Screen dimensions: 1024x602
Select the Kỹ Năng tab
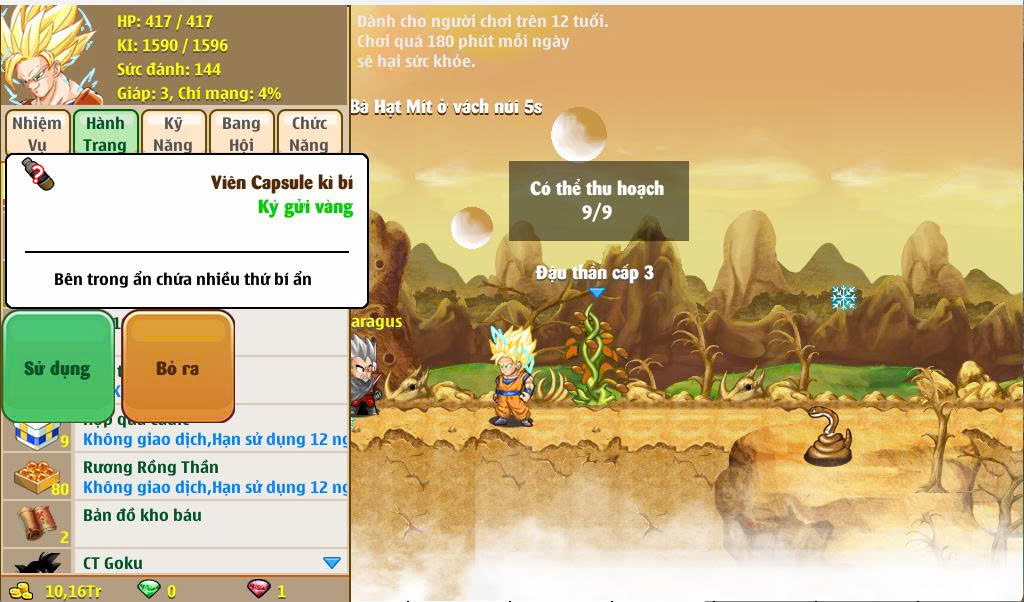173,133
